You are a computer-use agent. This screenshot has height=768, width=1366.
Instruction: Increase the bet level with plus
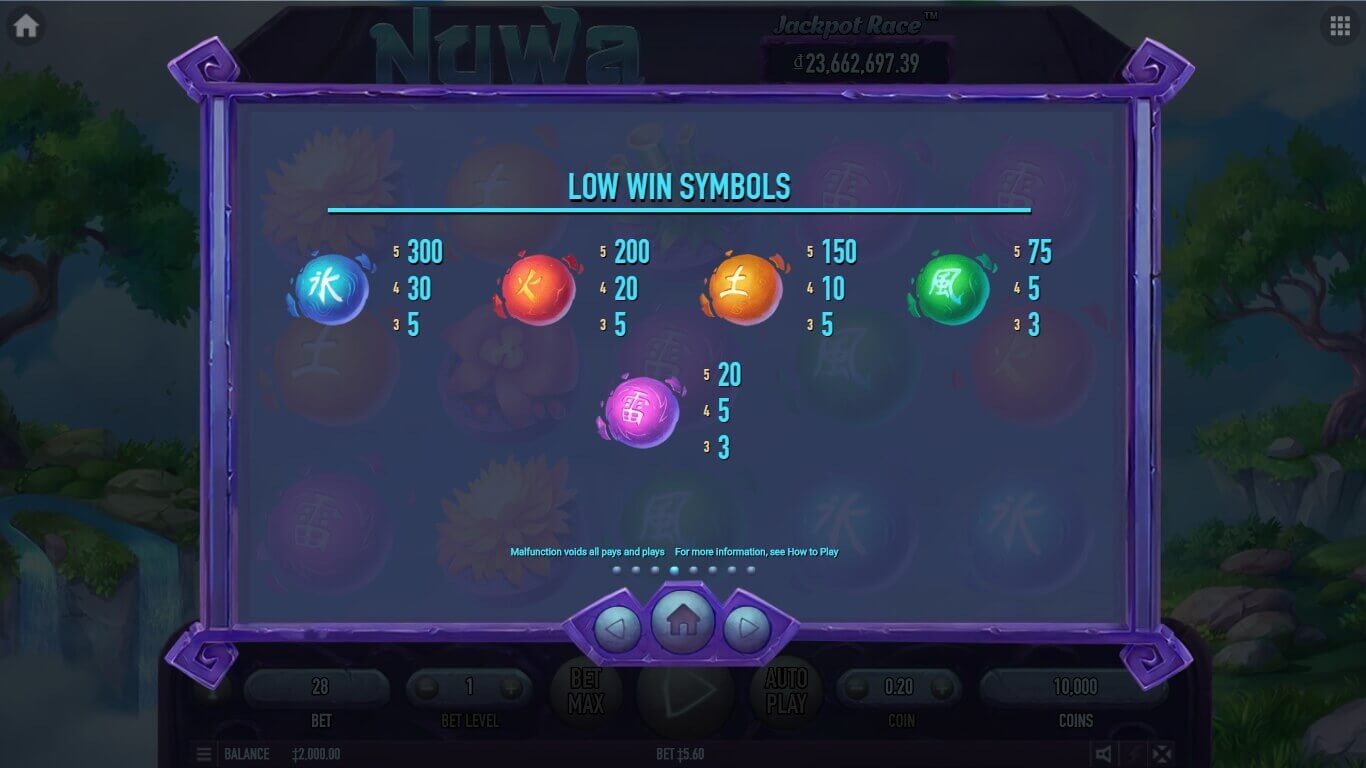511,688
